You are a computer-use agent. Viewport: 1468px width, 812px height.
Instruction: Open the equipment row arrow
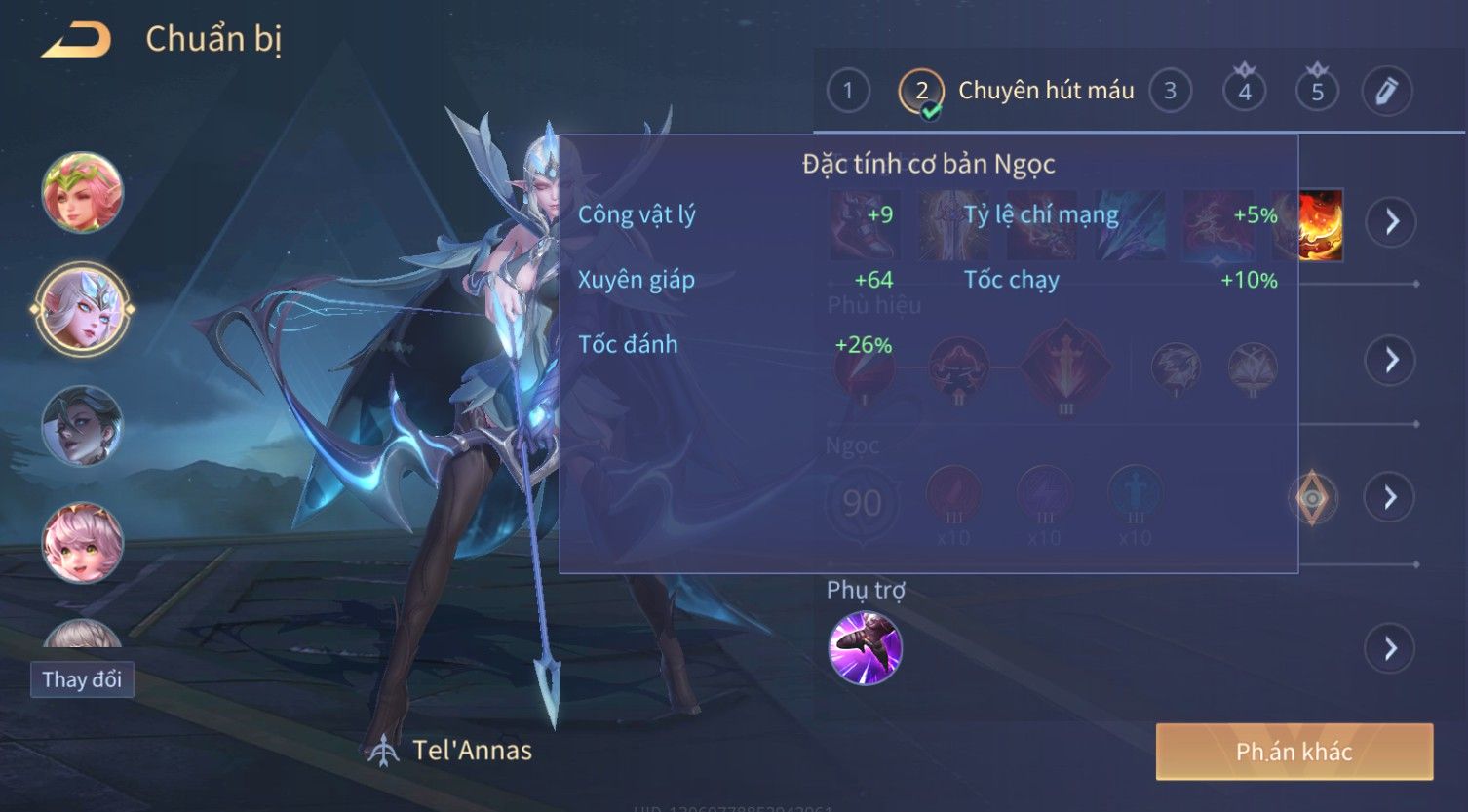click(1391, 222)
